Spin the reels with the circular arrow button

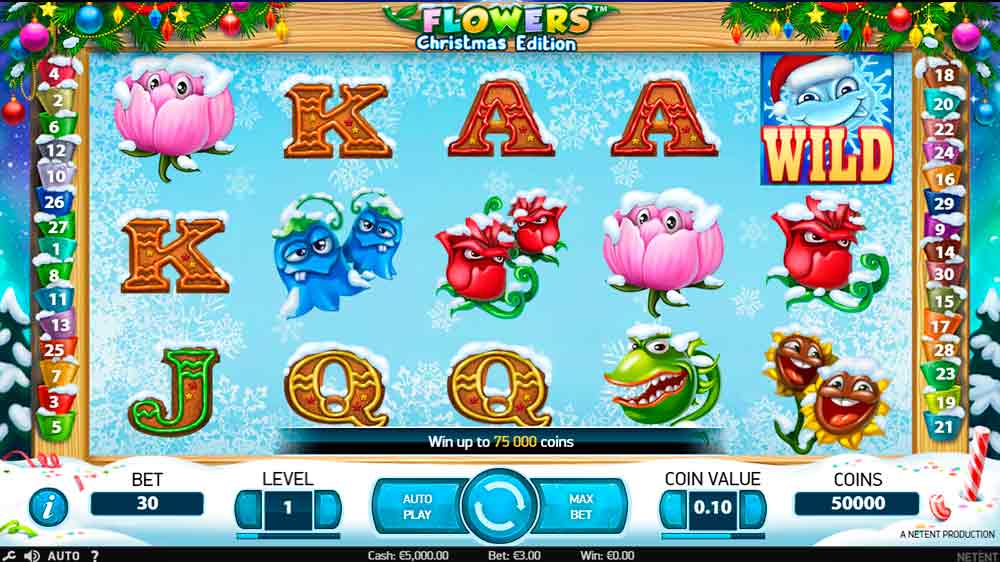[499, 507]
